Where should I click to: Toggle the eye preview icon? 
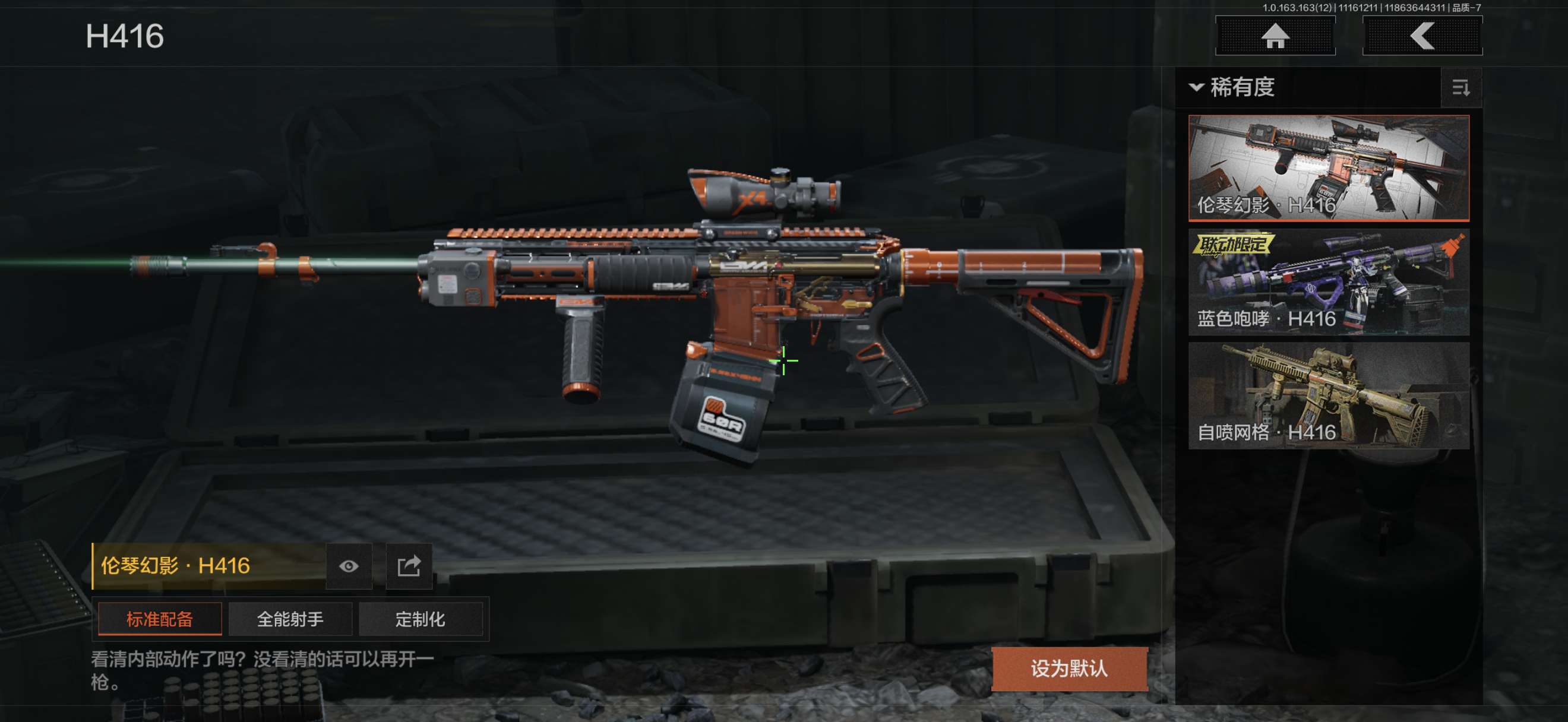pos(349,566)
